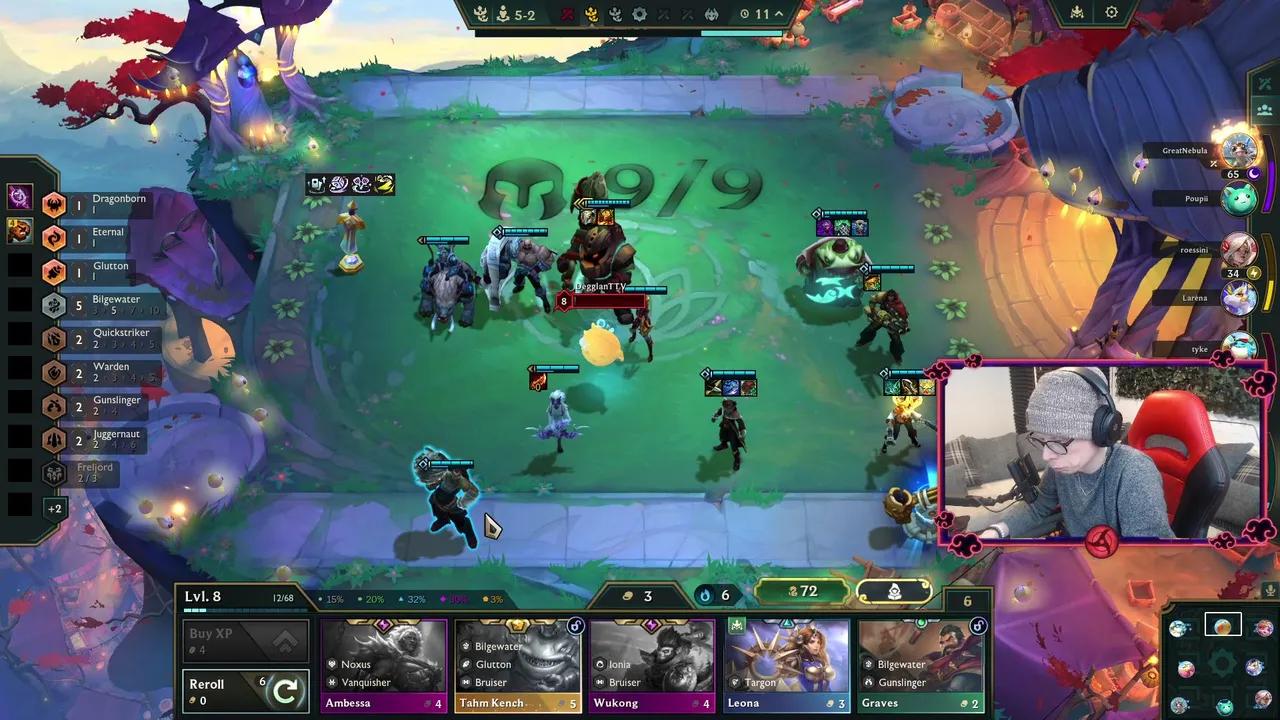
Task: Select the highlighted tactician in the bottom-right grid
Action: [x=1222, y=626]
